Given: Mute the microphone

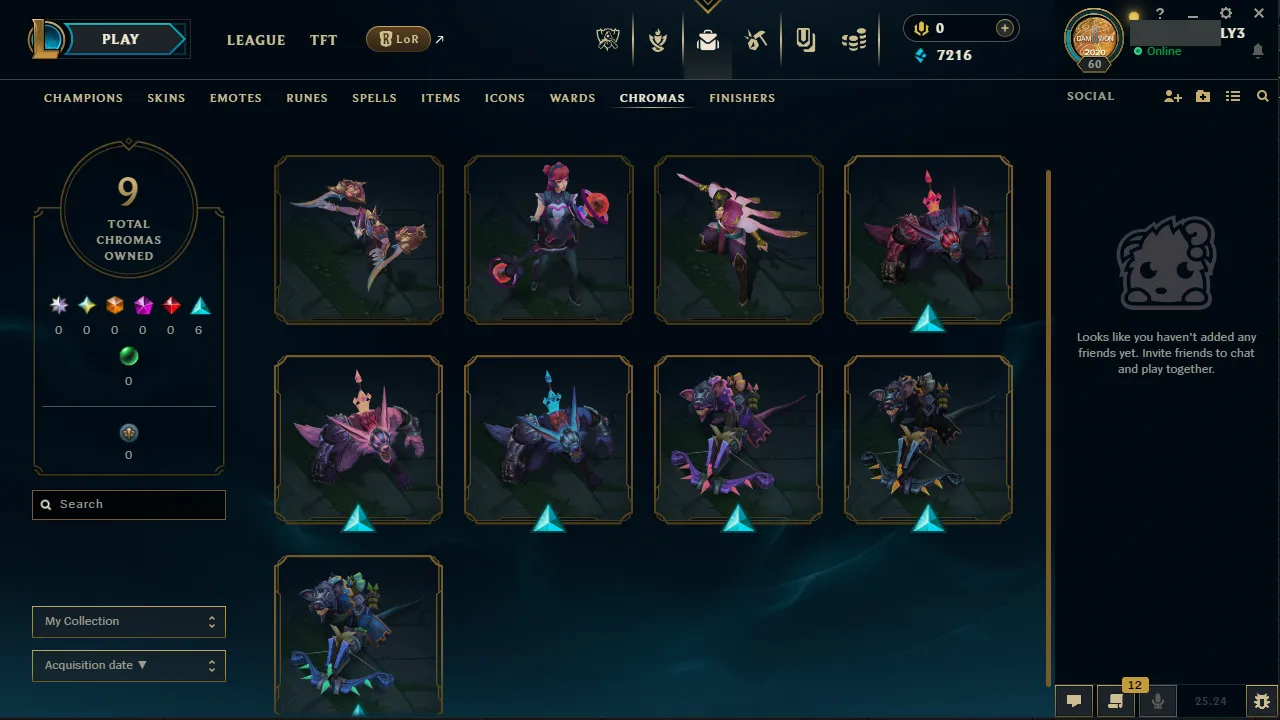Looking at the screenshot, I should 1158,700.
